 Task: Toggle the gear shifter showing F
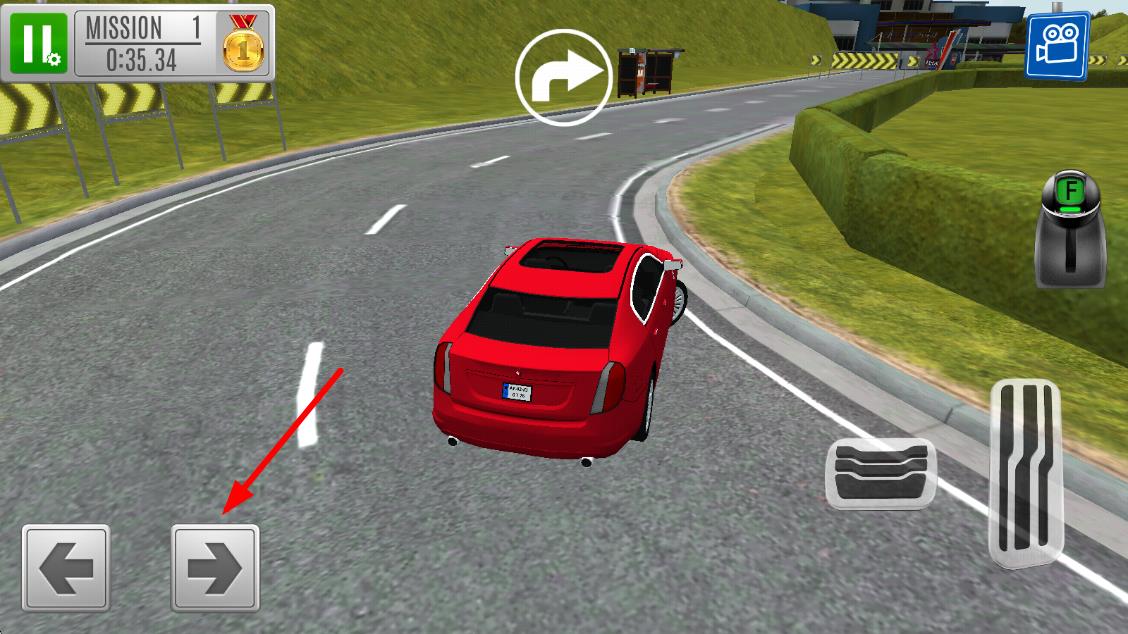coord(1070,228)
